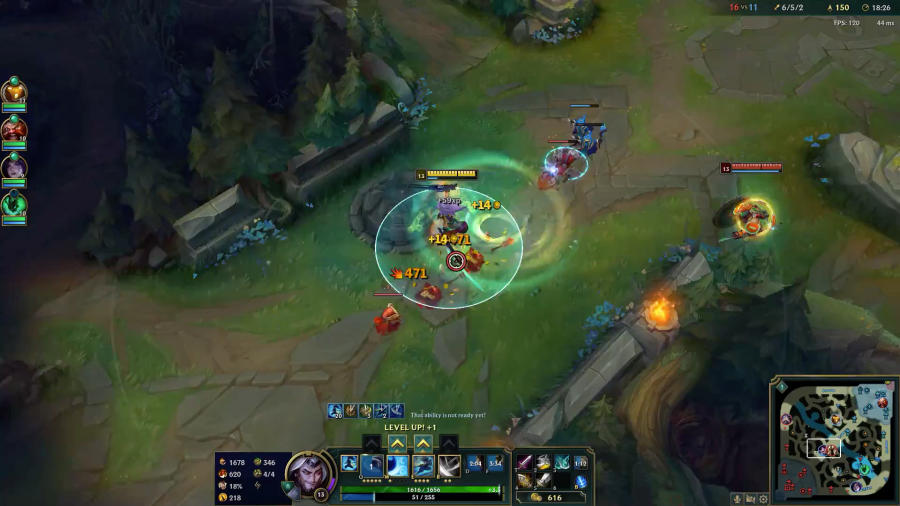Viewport: 900px width, 506px height.
Task: Select the top ally portrait in team list
Action: click(14, 90)
